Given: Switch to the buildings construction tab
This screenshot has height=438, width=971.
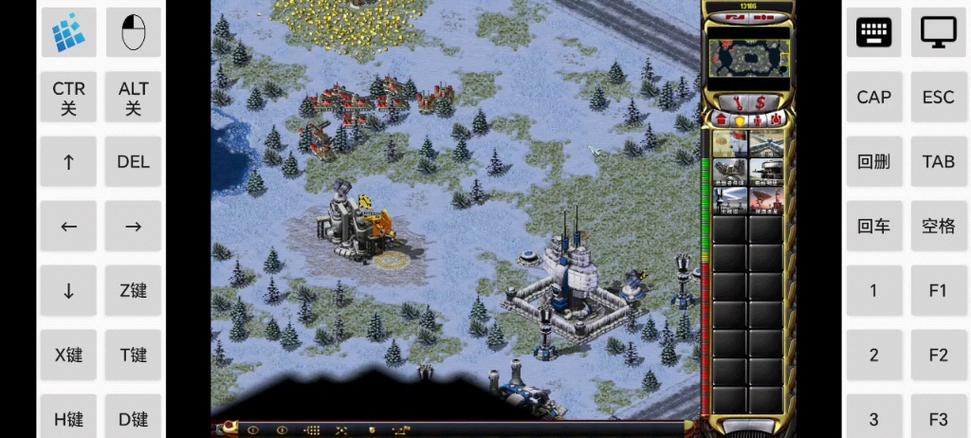Looking at the screenshot, I should [720, 120].
